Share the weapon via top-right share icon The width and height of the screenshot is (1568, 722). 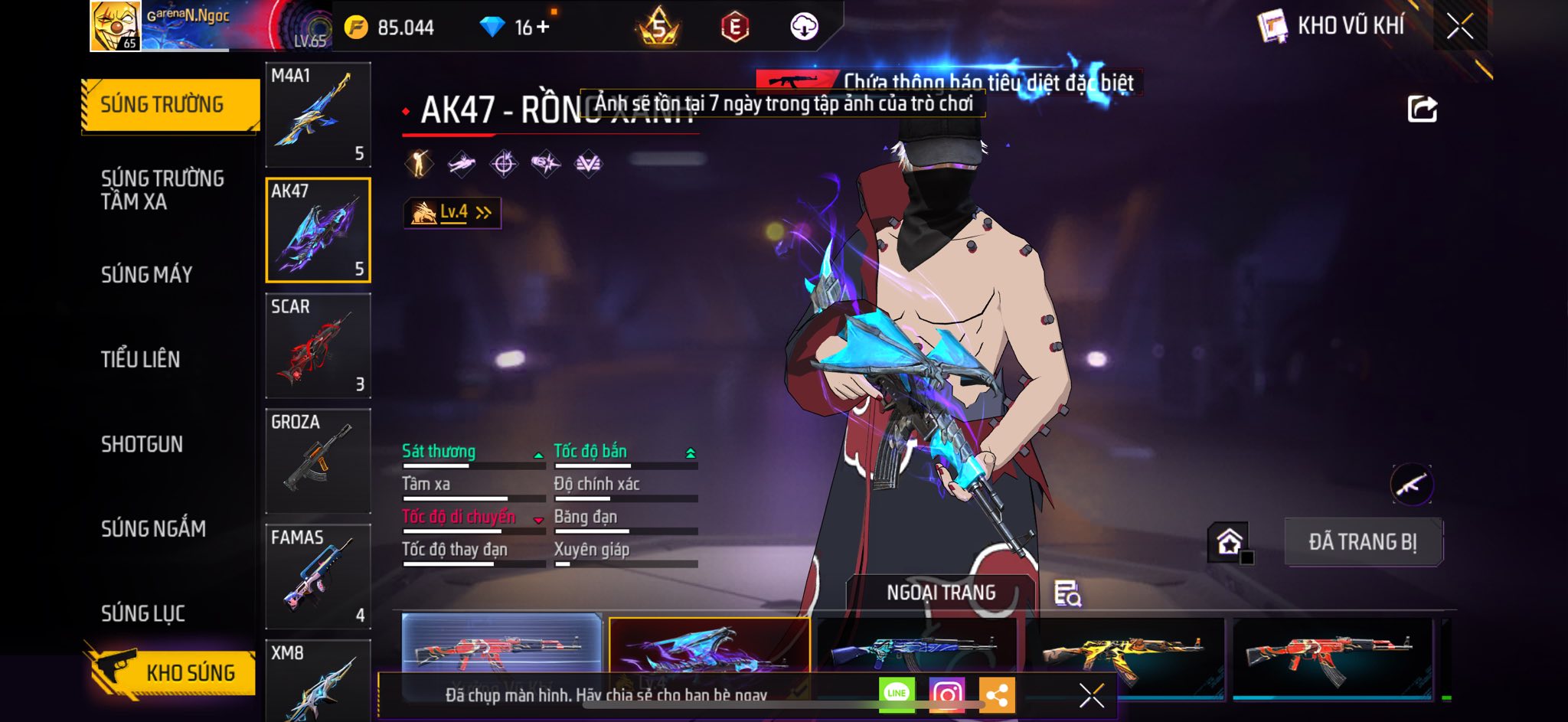point(1422,109)
